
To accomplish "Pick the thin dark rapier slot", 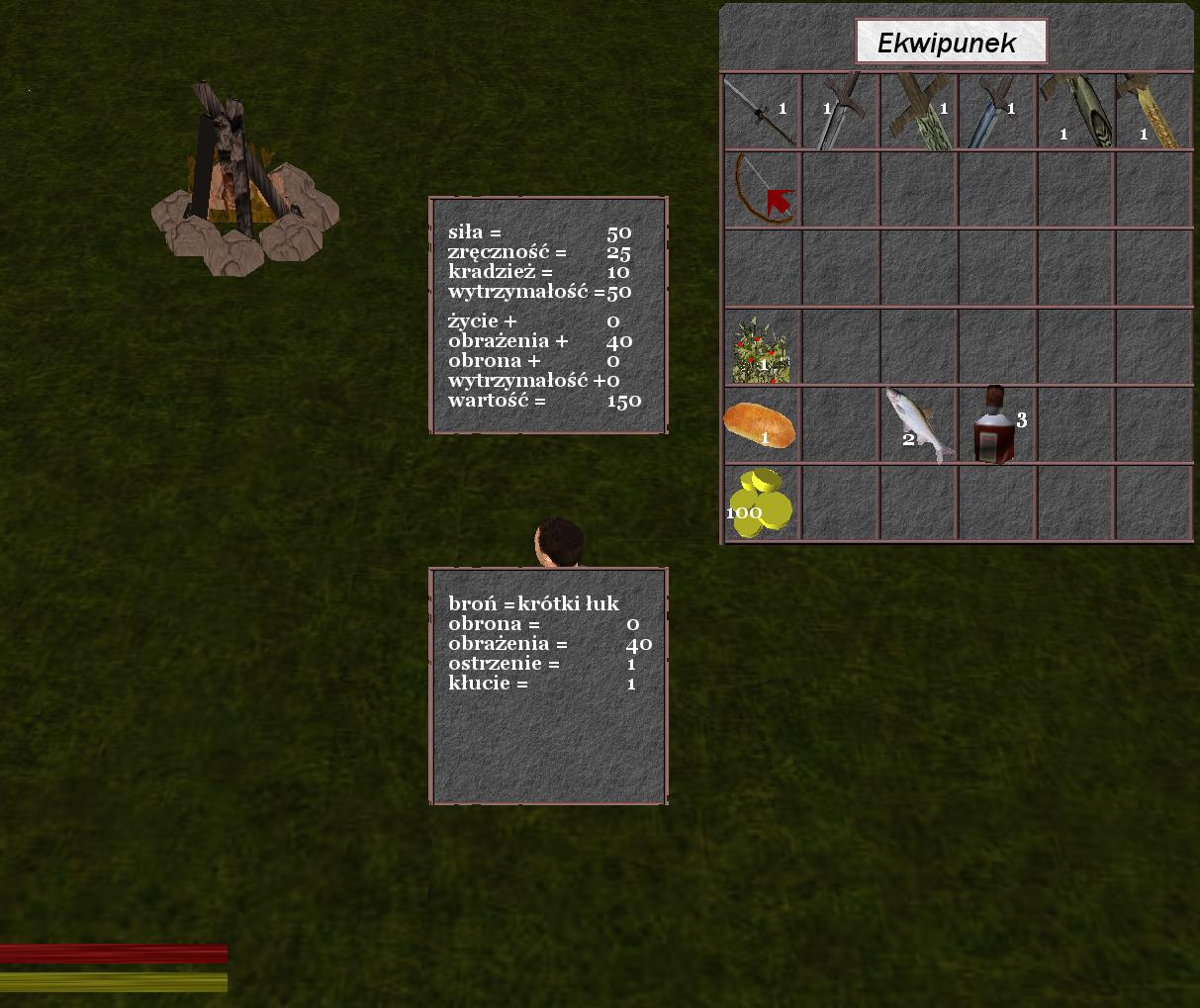I will pyautogui.click(x=761, y=112).
